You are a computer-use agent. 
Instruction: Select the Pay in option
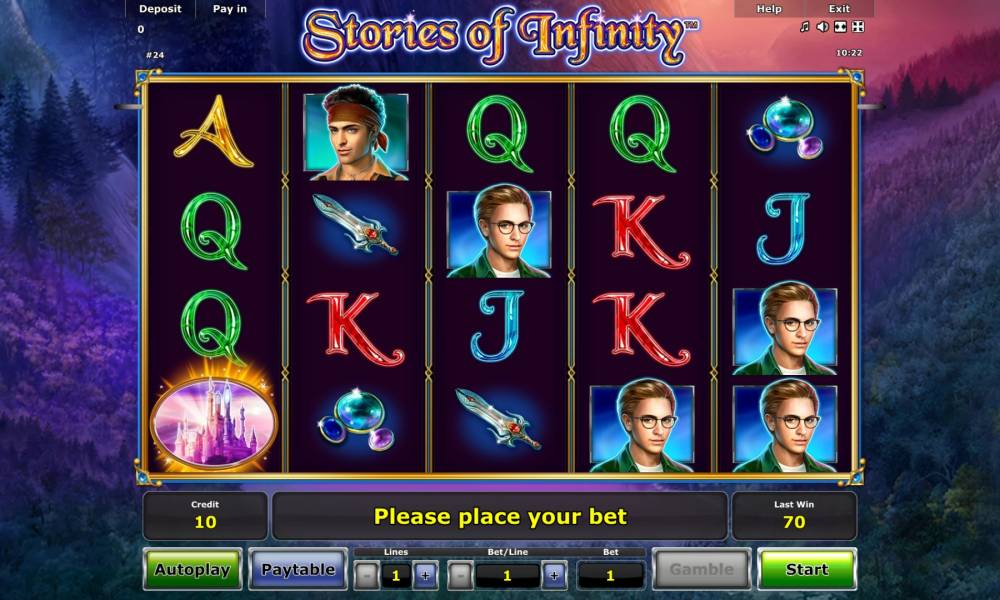[x=230, y=9]
